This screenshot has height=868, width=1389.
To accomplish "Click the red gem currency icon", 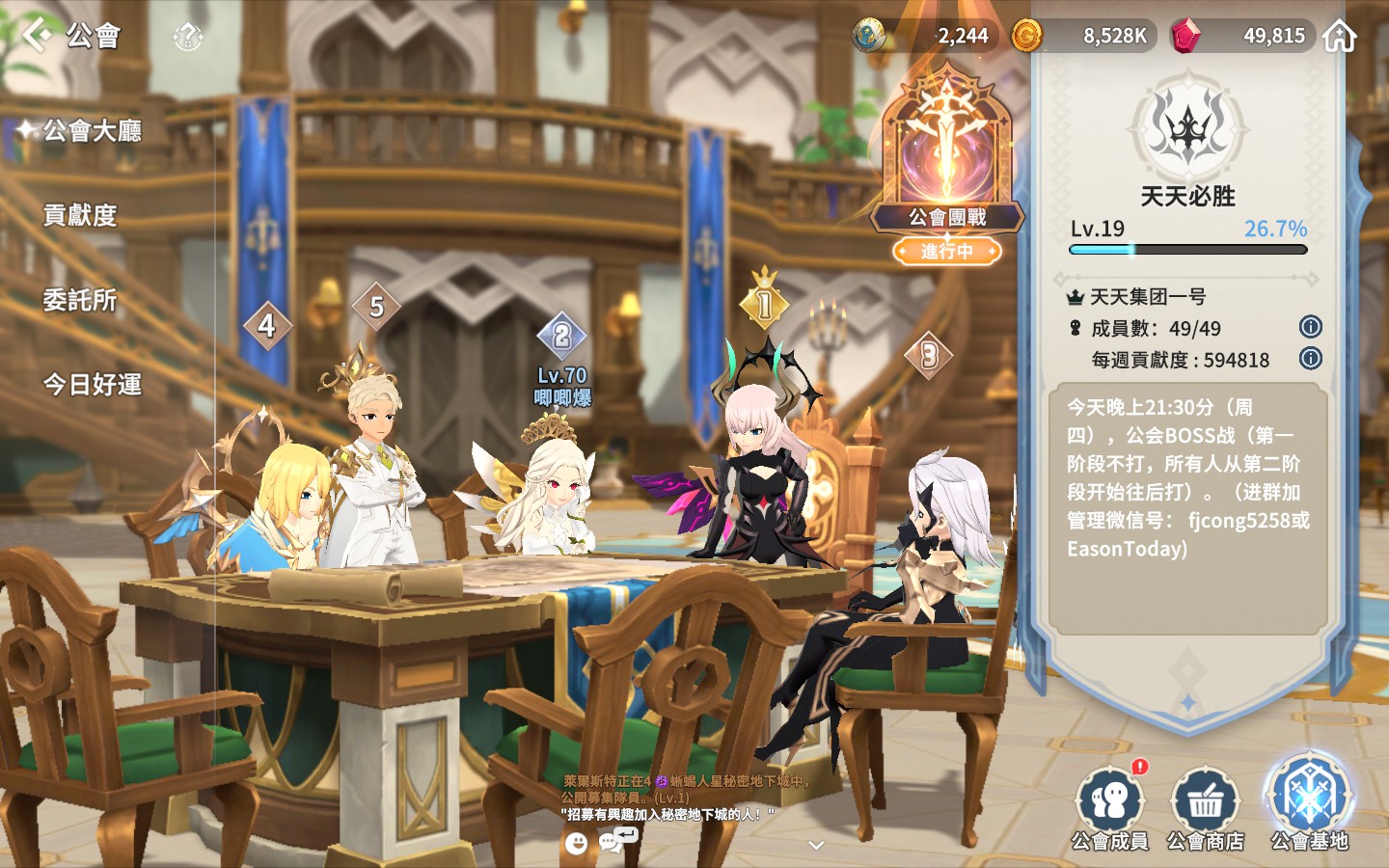I will click(x=1185, y=37).
